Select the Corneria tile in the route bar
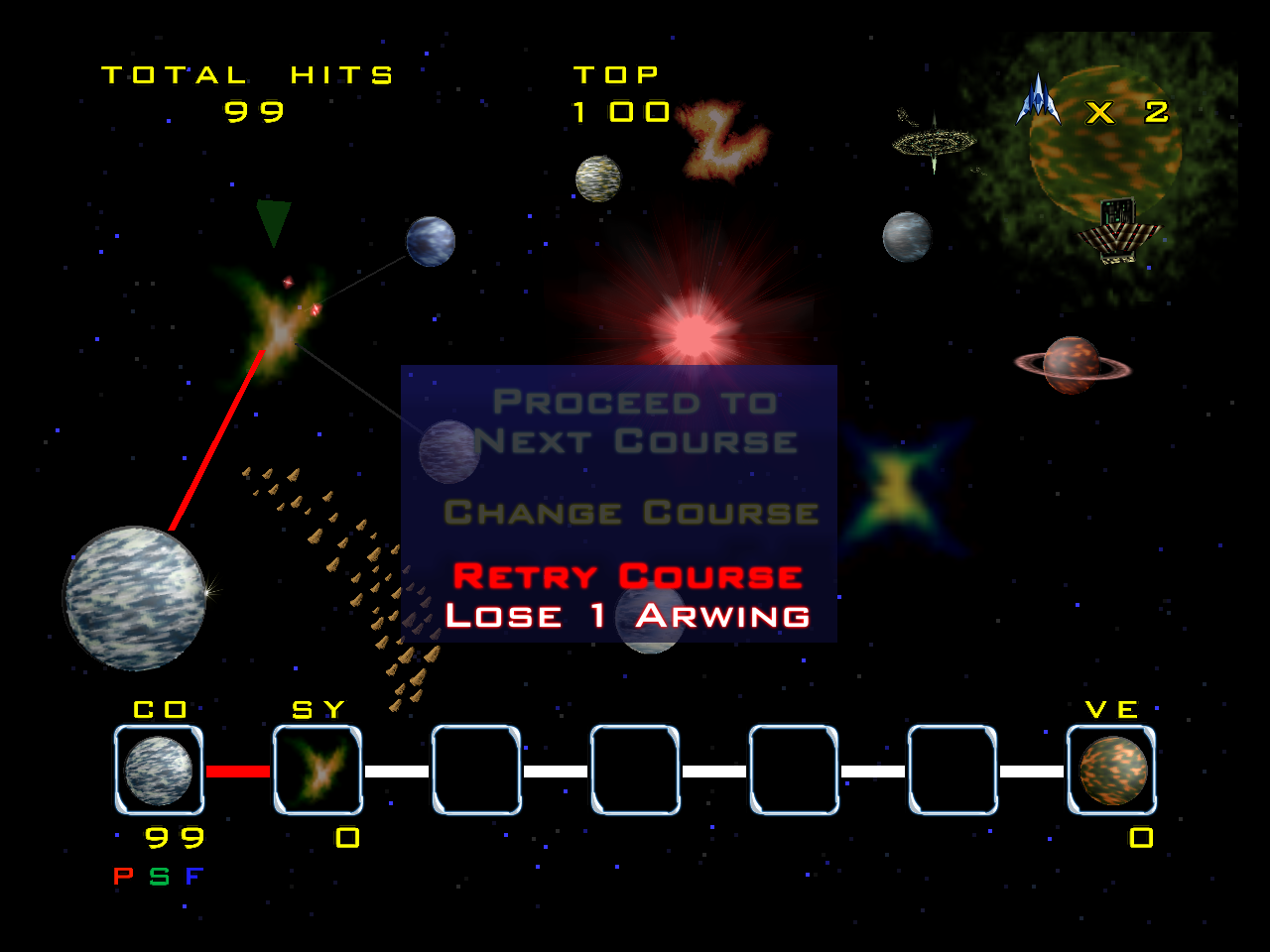This screenshot has width=1270, height=952. click(159, 771)
